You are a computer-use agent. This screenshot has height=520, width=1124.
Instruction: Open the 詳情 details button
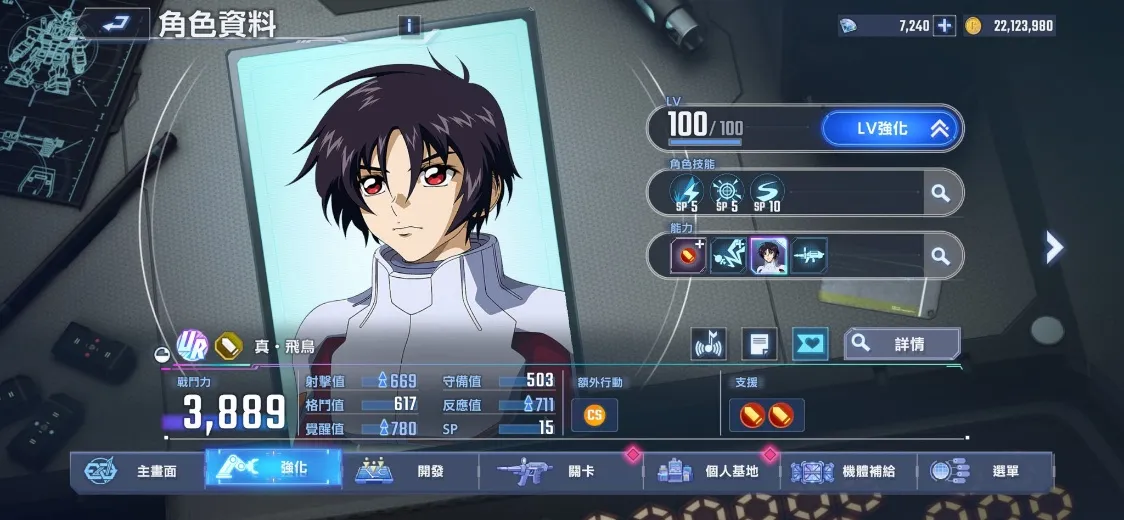(902, 344)
